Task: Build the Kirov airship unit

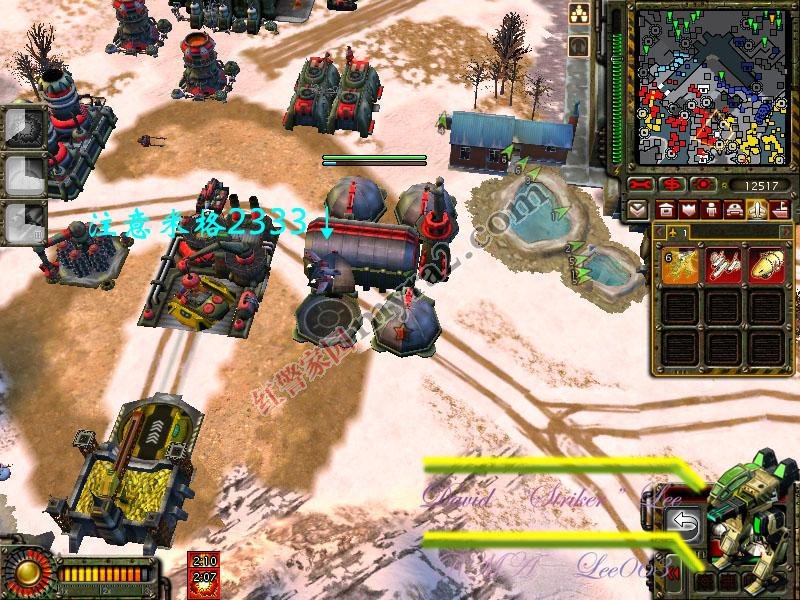Action: point(766,265)
